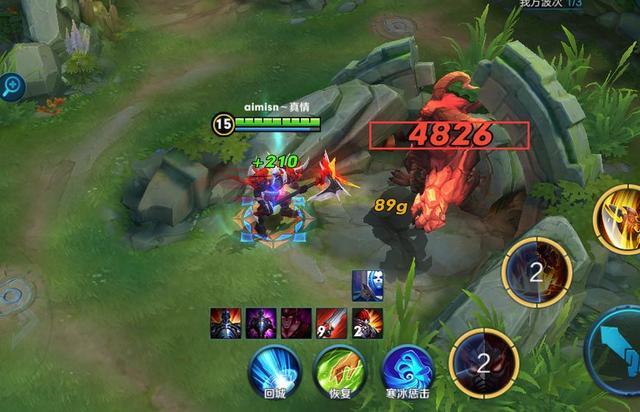Tap the large basic attack button
Image resolution: width=640 pixels, height=412 pixels.
tap(617, 350)
